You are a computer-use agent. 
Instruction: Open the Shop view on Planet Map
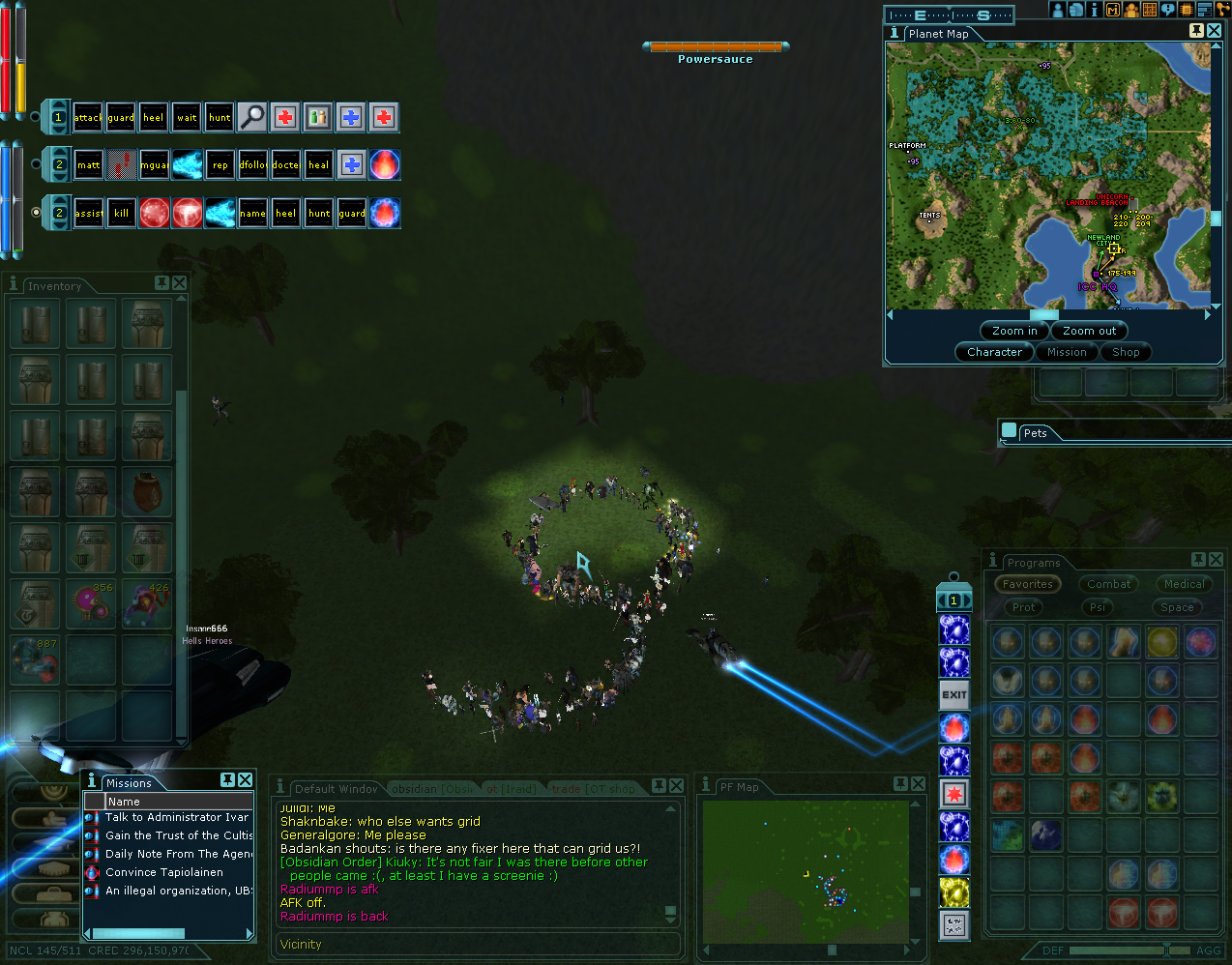tap(1126, 352)
